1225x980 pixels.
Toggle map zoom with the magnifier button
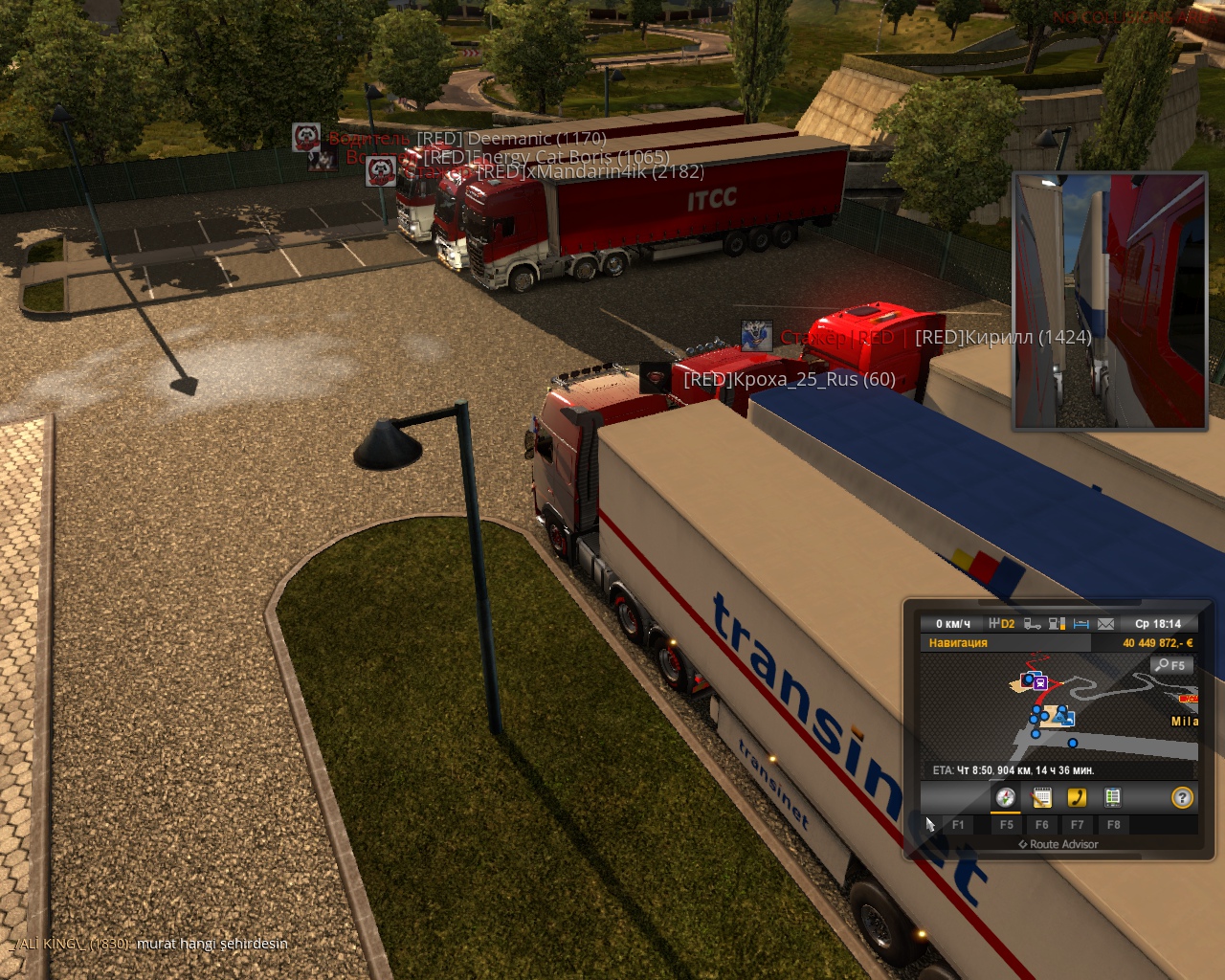tap(1170, 665)
